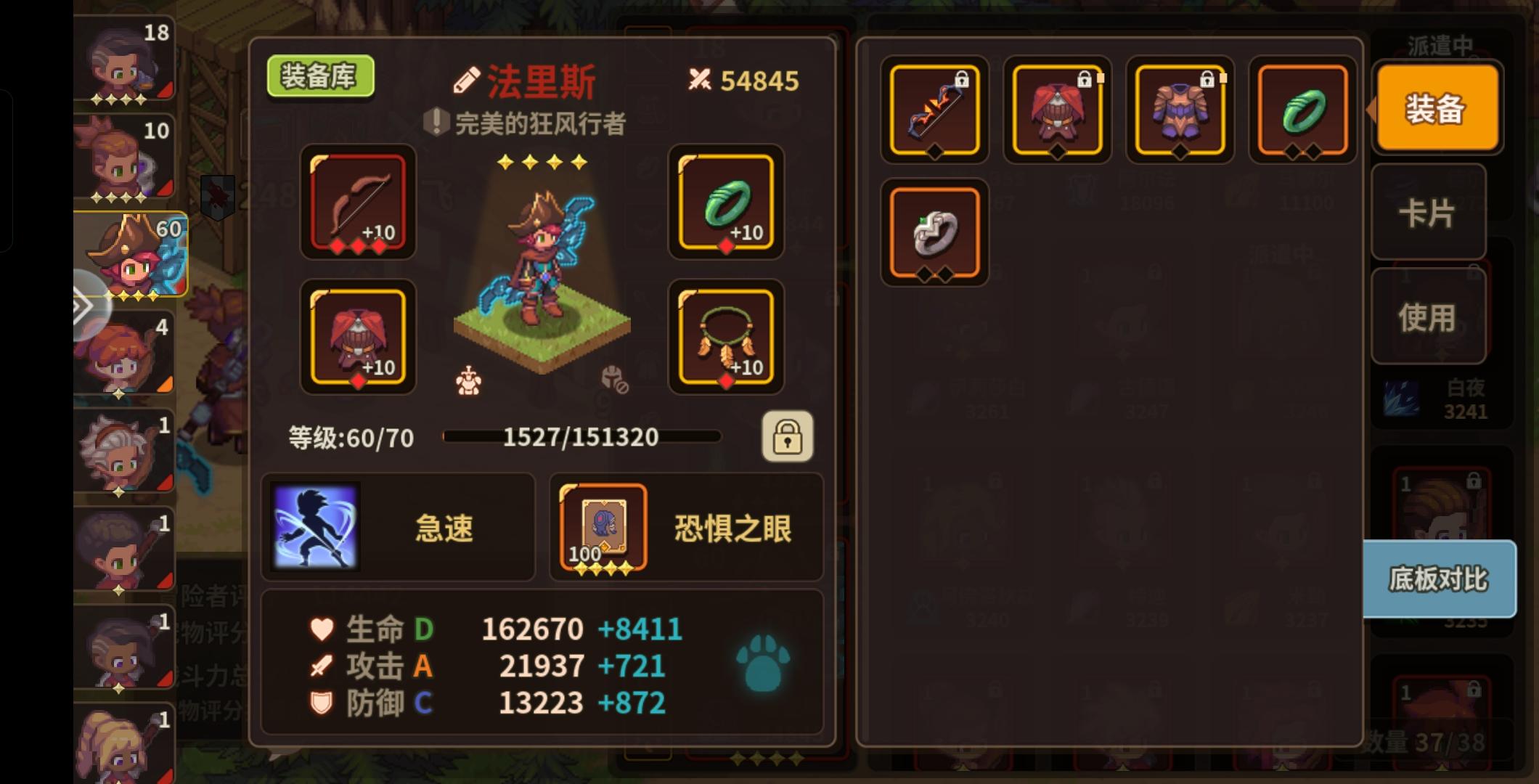The image size is (1539, 784).
Task: Click the experience progress bar showing 1527/151320
Action: (581, 436)
